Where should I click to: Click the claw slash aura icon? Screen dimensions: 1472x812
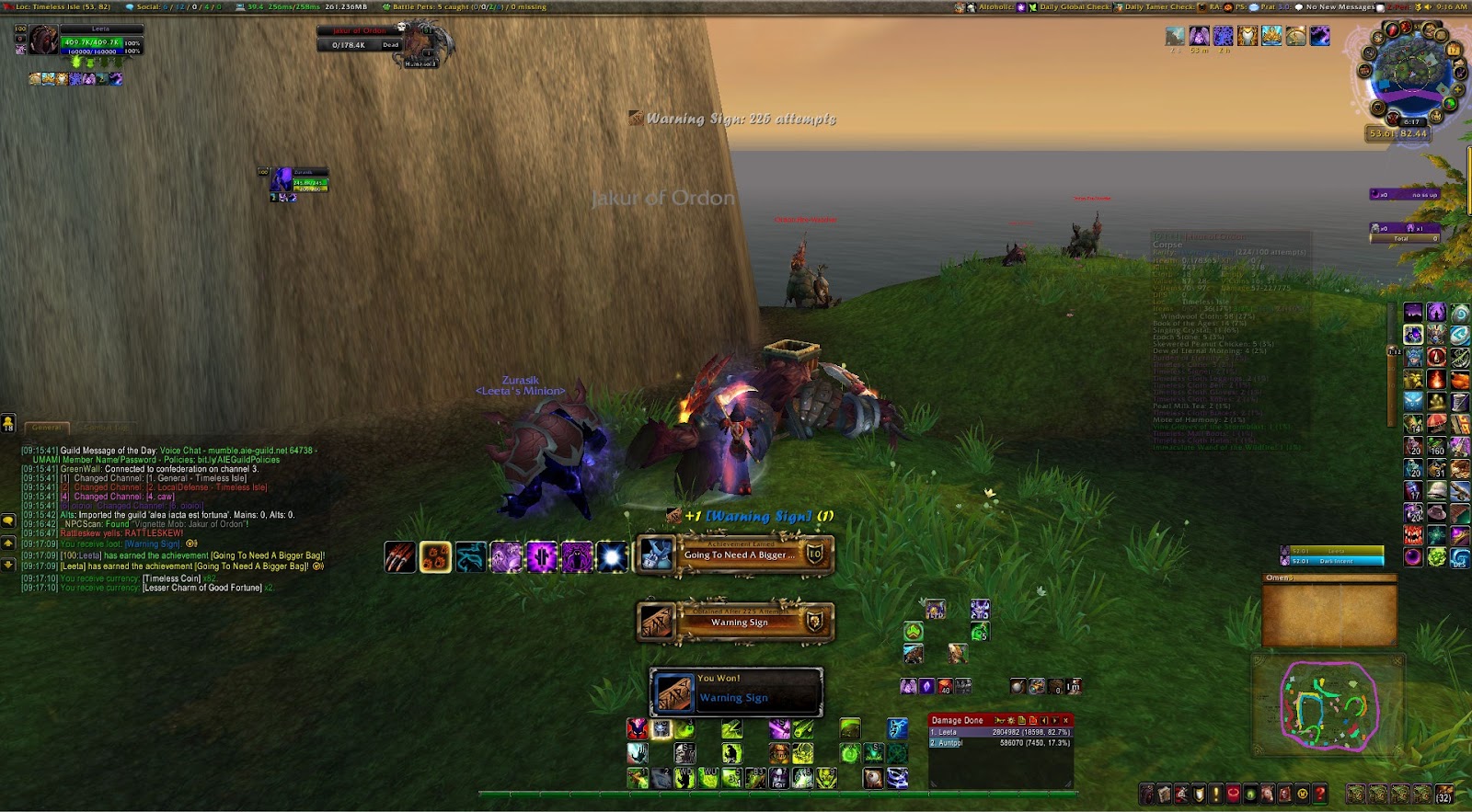click(x=399, y=557)
